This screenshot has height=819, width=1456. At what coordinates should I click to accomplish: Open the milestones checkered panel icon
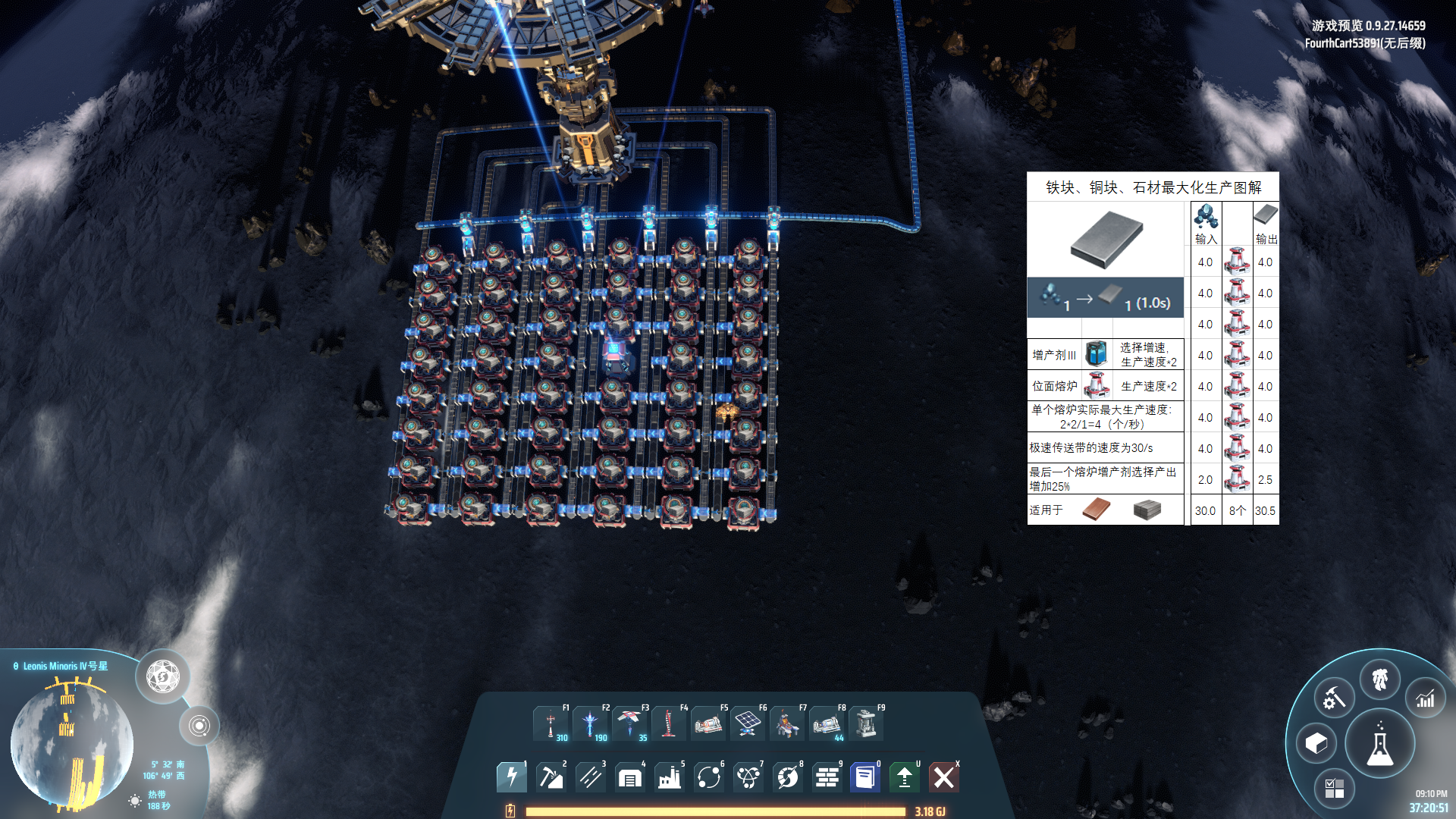1334,789
